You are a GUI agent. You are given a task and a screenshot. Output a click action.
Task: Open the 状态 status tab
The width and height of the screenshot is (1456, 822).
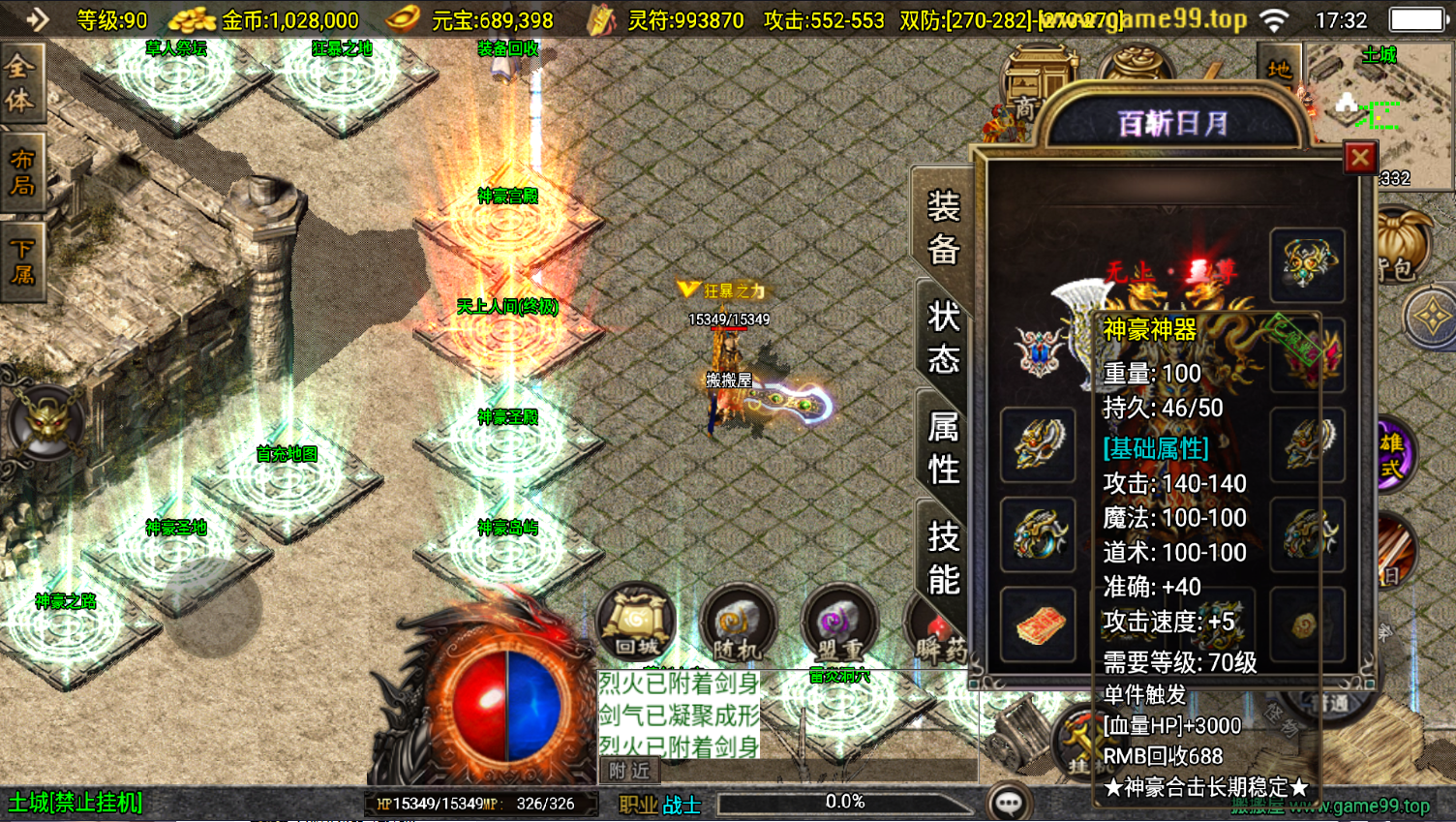click(942, 336)
